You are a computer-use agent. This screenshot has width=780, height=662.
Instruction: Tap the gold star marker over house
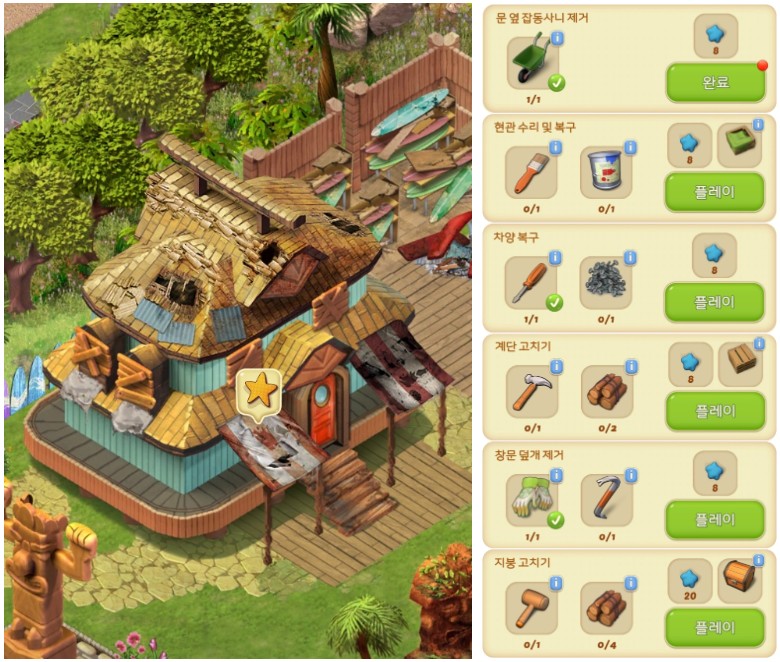pyautogui.click(x=260, y=390)
